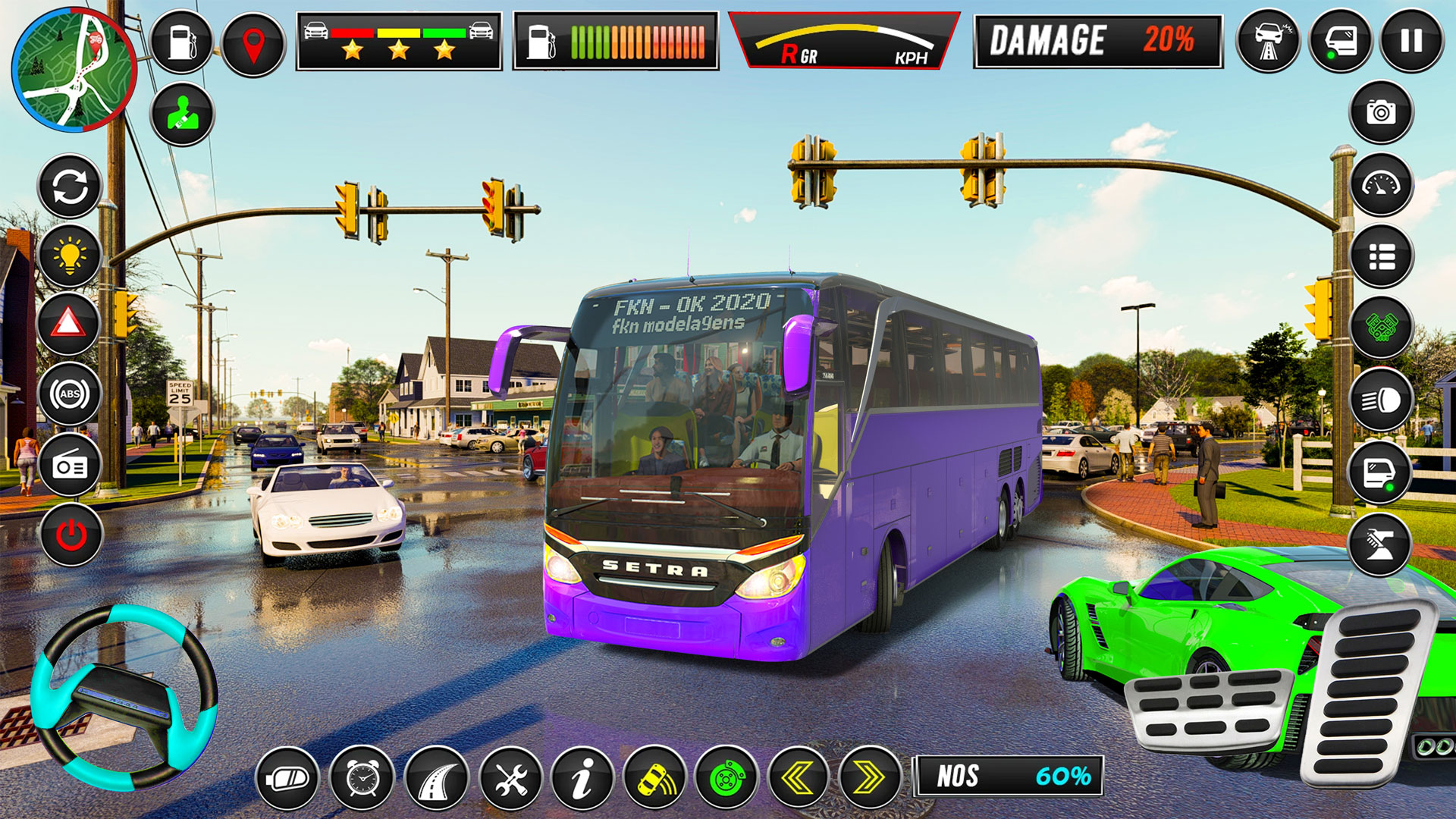1456x819 pixels.
Task: Open the minimap in the top-left corner
Action: [x=72, y=68]
